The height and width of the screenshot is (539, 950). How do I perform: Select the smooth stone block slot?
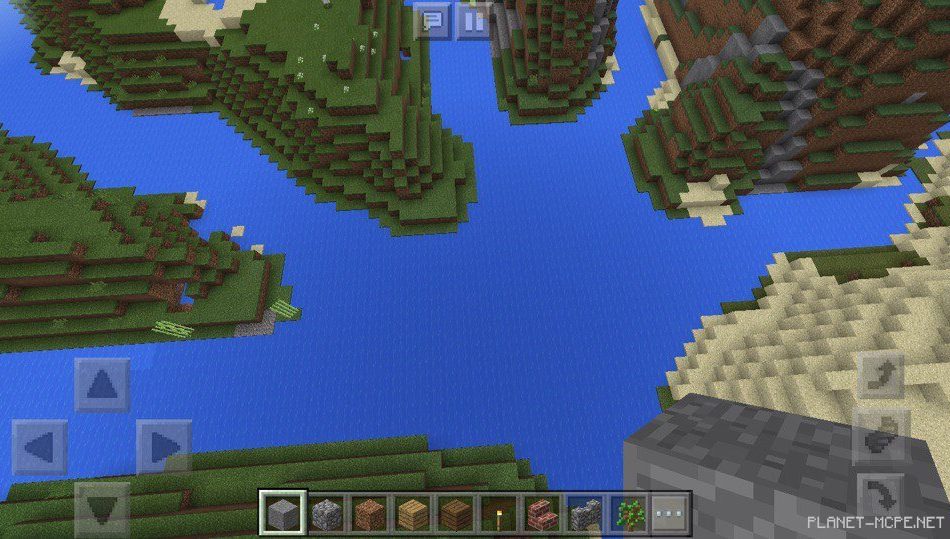[283, 514]
